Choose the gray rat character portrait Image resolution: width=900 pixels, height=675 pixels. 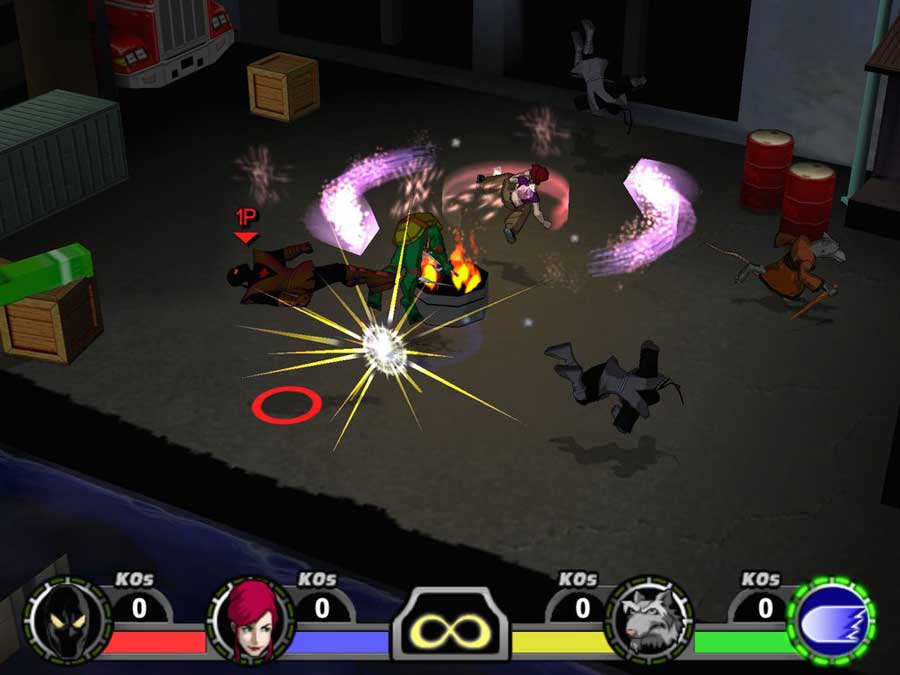(649, 619)
